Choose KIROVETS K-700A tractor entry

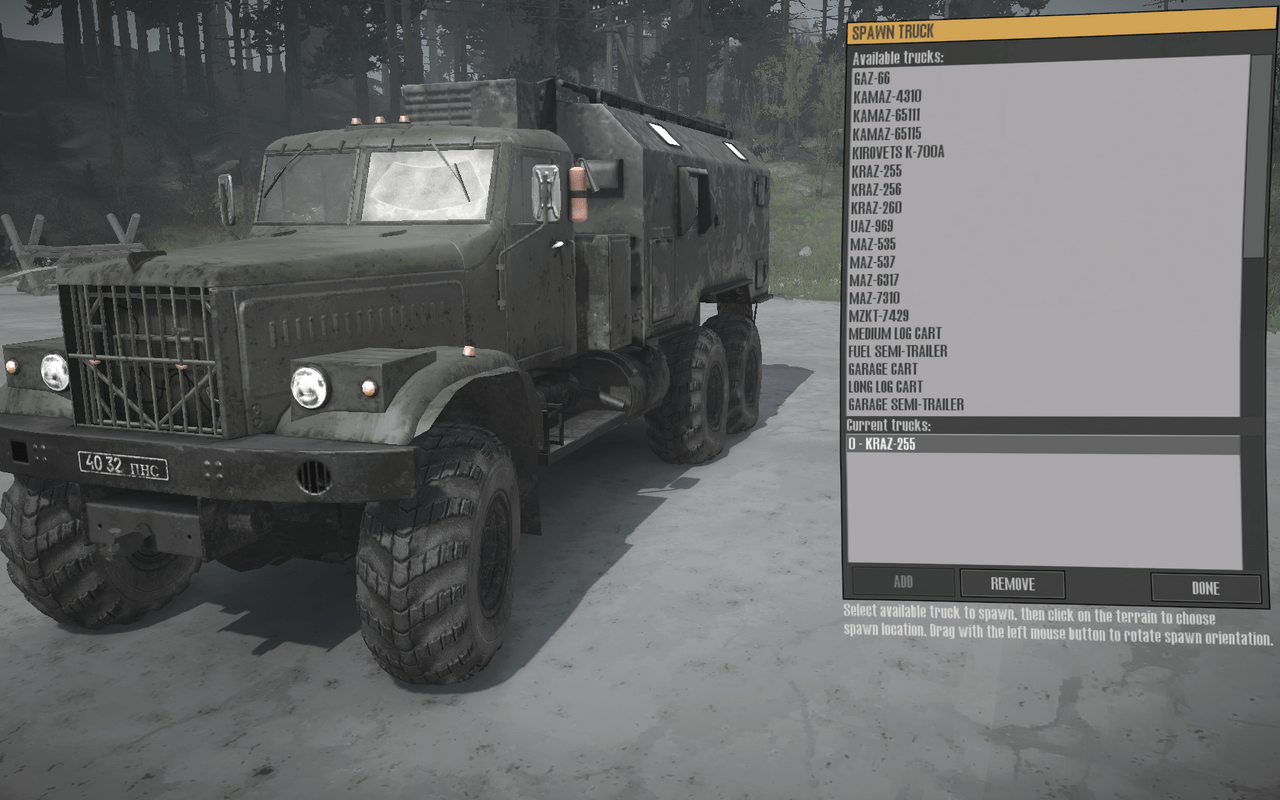(x=897, y=152)
